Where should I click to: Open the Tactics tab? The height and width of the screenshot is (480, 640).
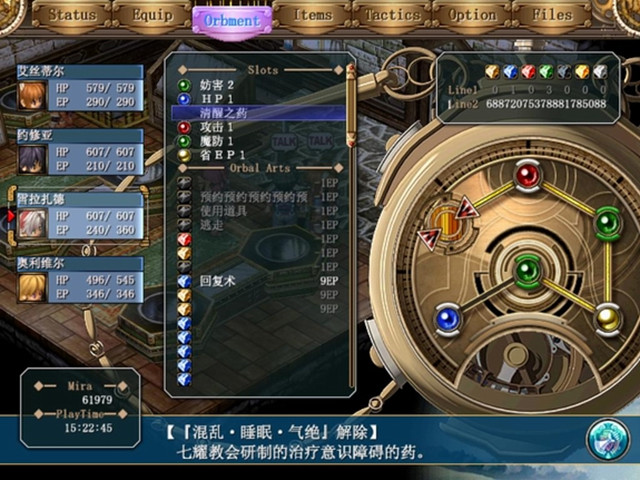point(391,16)
